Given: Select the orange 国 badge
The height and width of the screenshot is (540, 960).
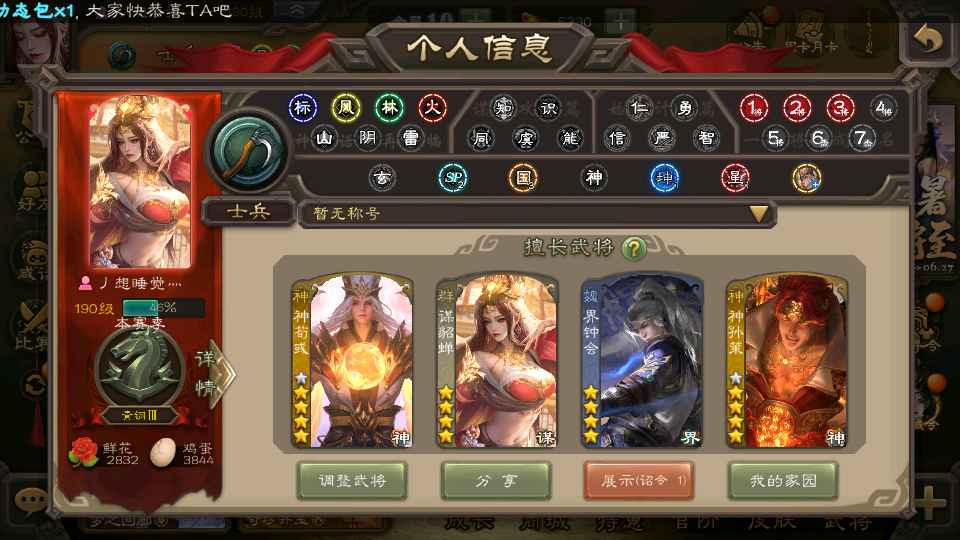Looking at the screenshot, I should coord(522,178).
